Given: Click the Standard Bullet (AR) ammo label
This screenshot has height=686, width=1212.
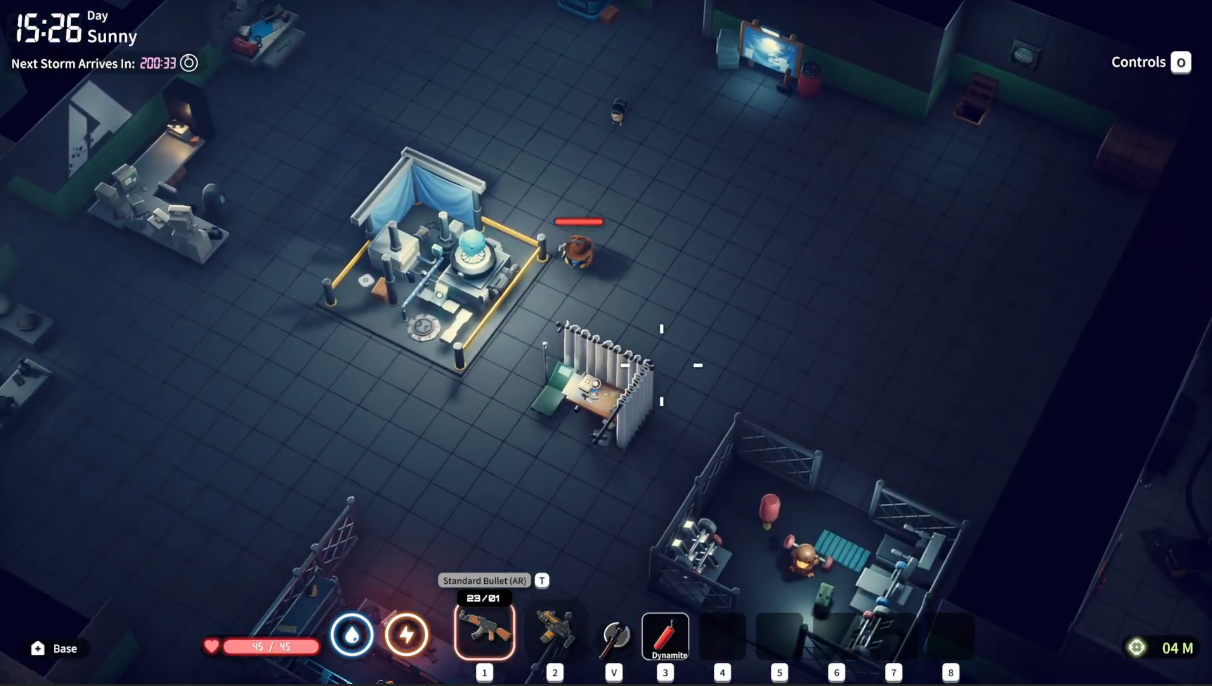Looking at the screenshot, I should (484, 580).
